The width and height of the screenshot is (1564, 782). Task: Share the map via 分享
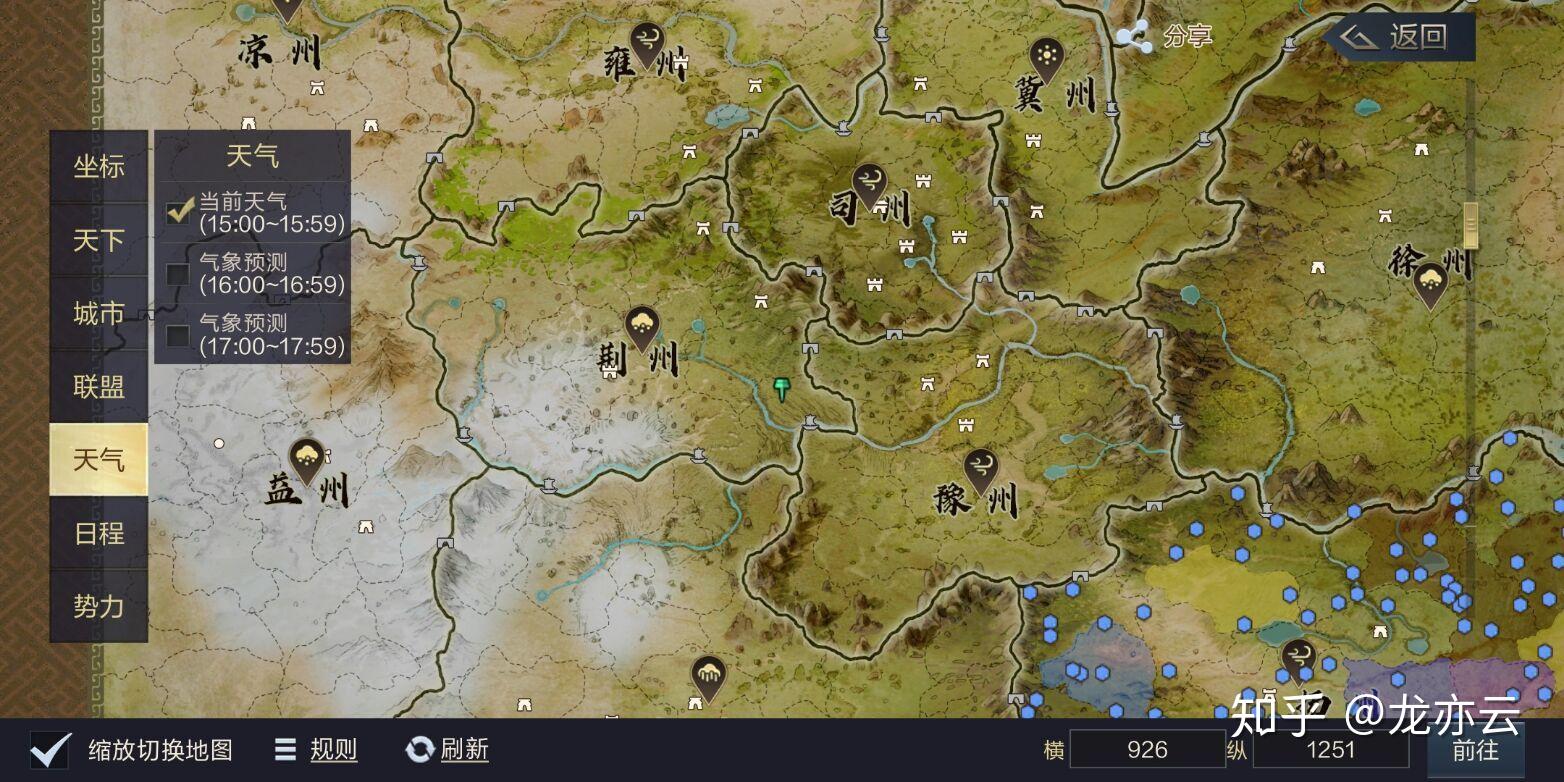tap(1164, 37)
